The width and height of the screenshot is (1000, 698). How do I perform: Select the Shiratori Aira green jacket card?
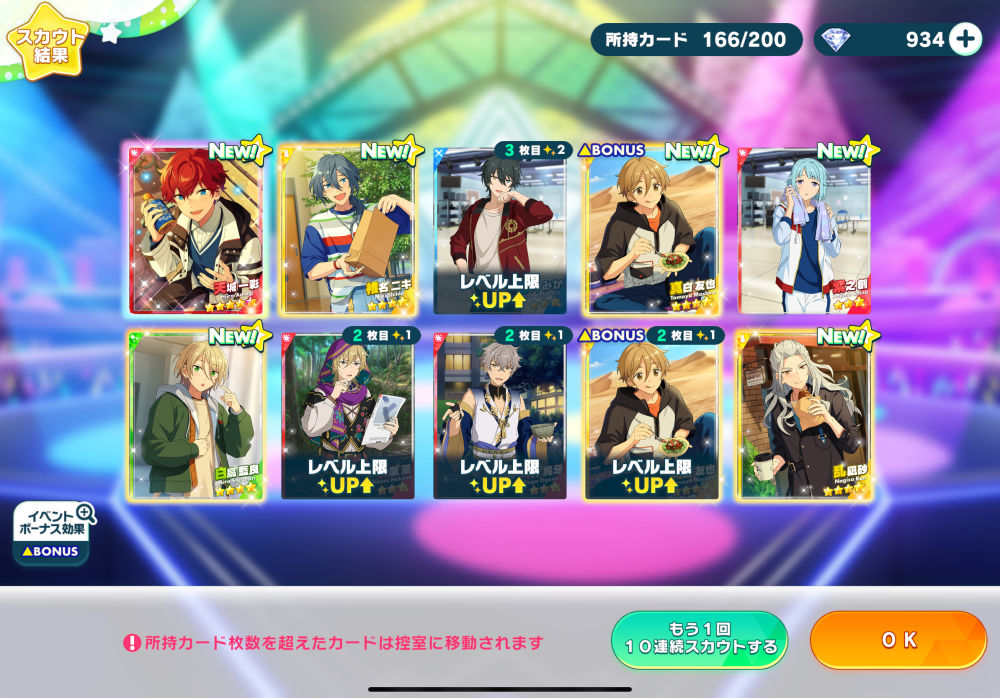pyautogui.click(x=196, y=415)
